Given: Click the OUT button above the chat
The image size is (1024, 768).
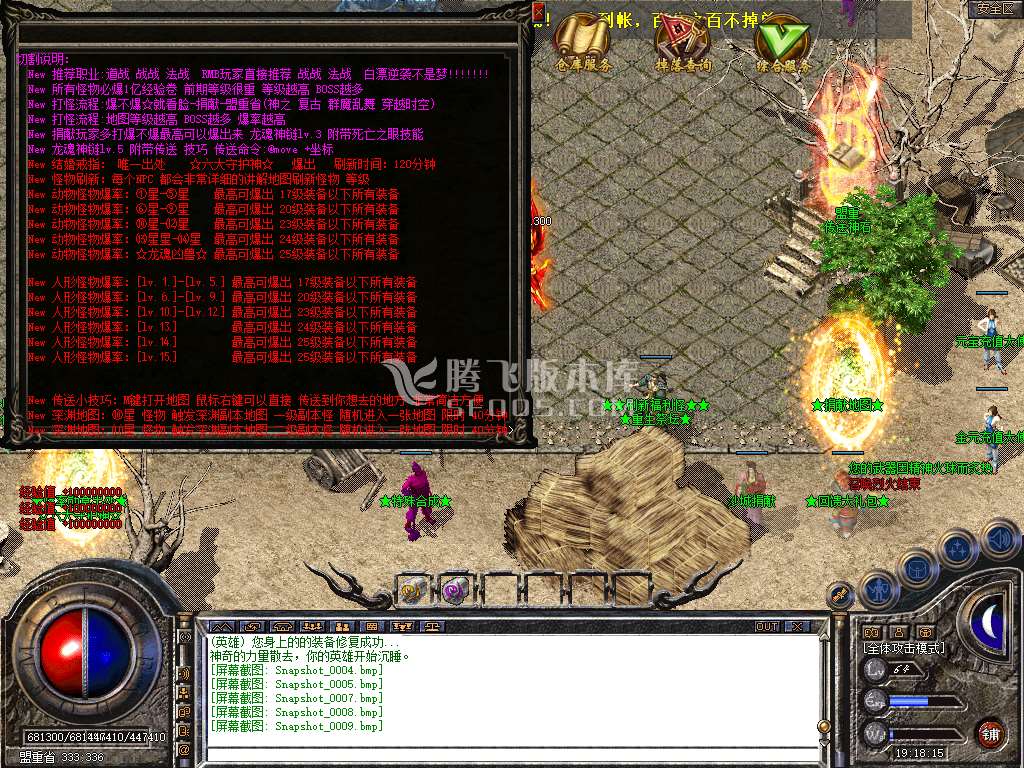Looking at the screenshot, I should [767, 626].
